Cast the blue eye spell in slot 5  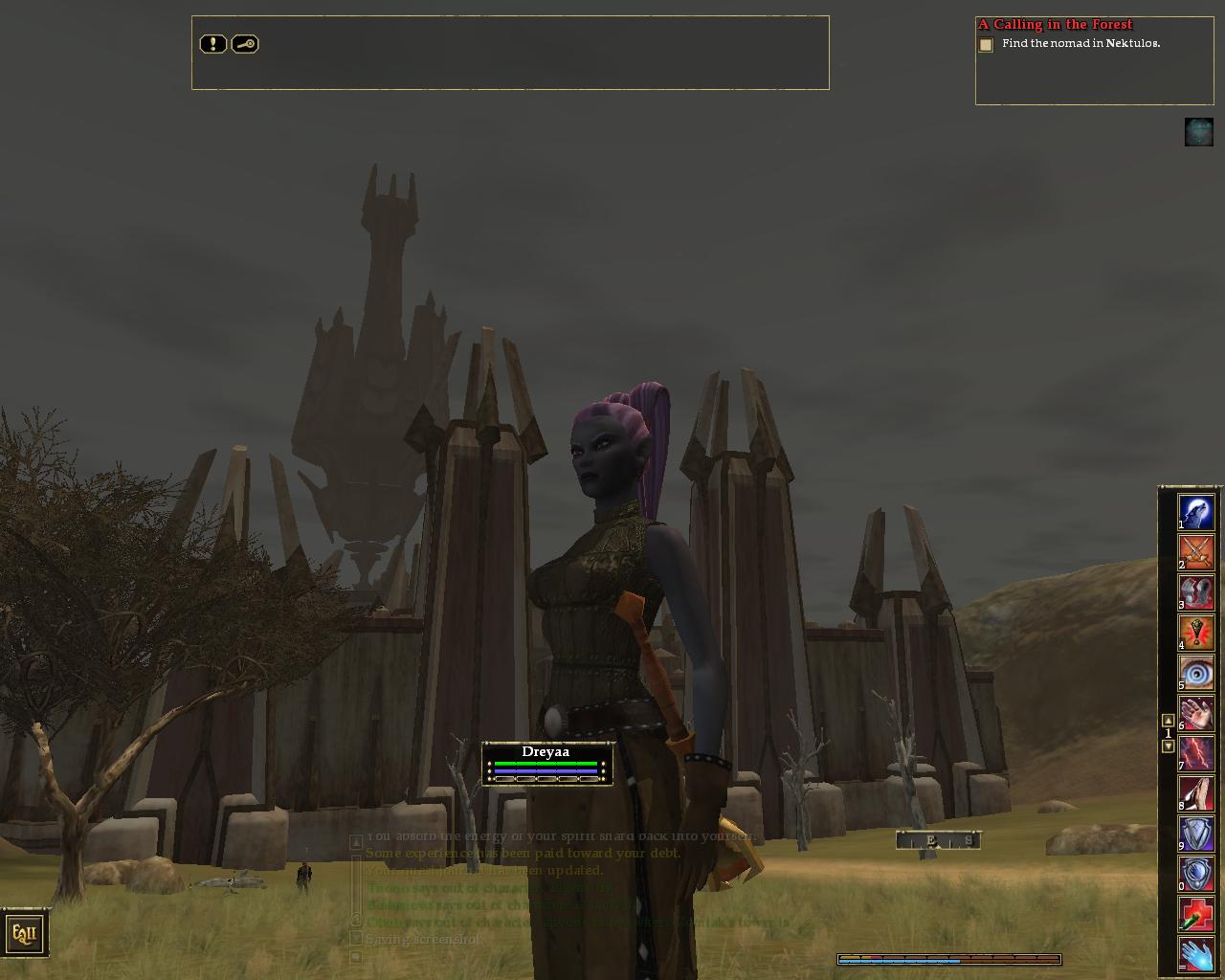coord(1195,672)
